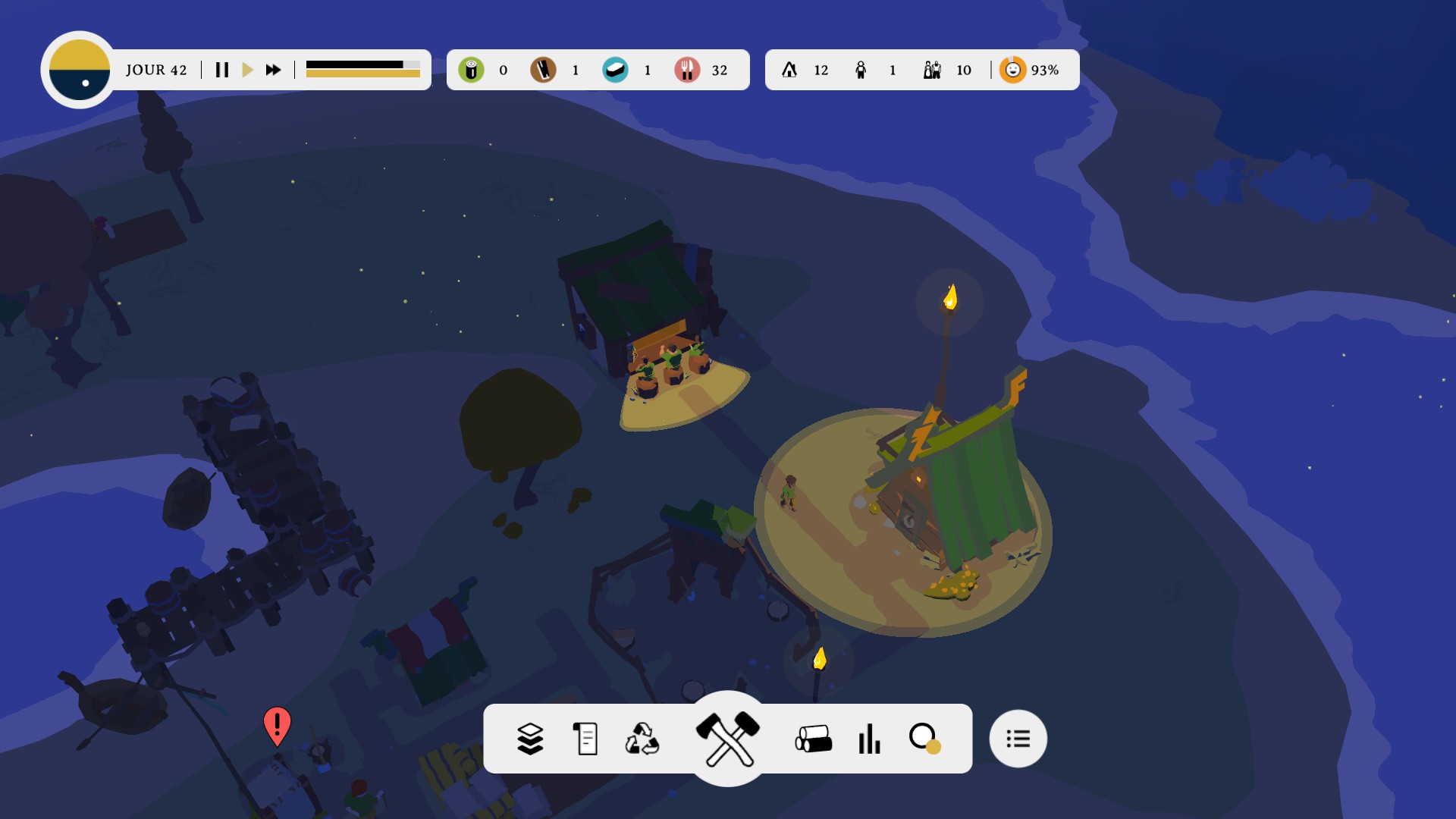
Task: Click the food fork-and-knife resource icon
Action: click(687, 70)
